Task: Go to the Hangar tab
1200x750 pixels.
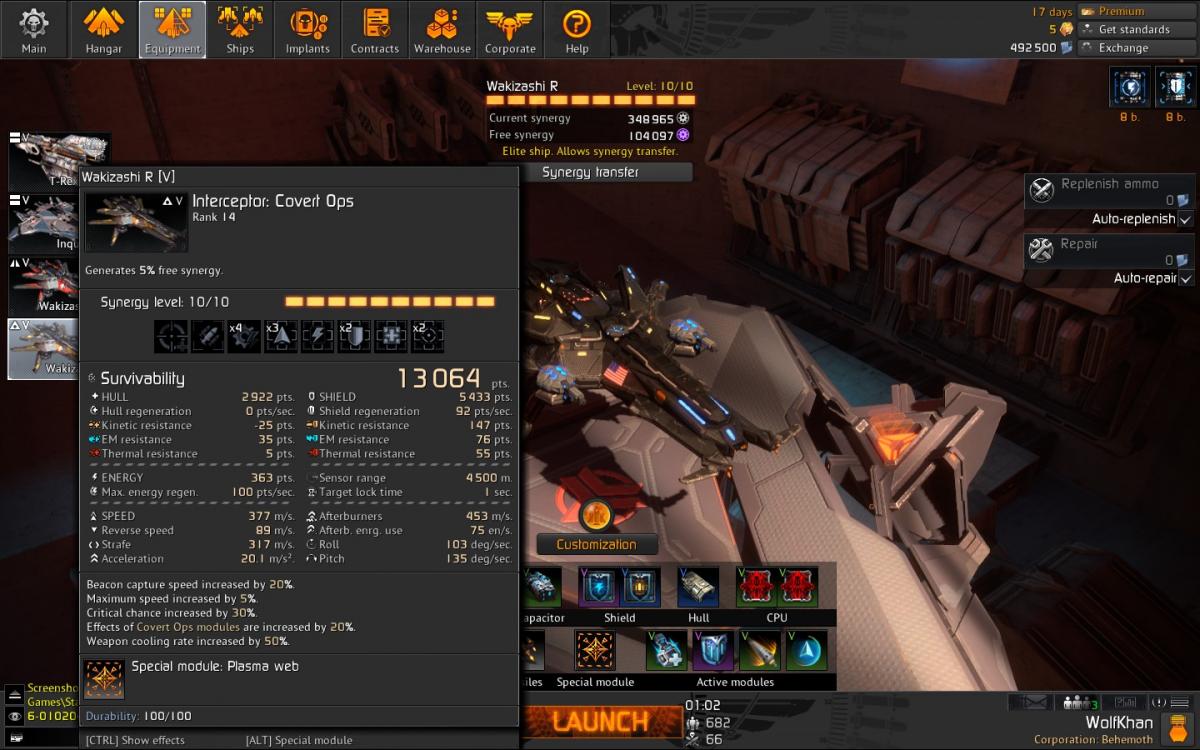Action: (x=103, y=29)
